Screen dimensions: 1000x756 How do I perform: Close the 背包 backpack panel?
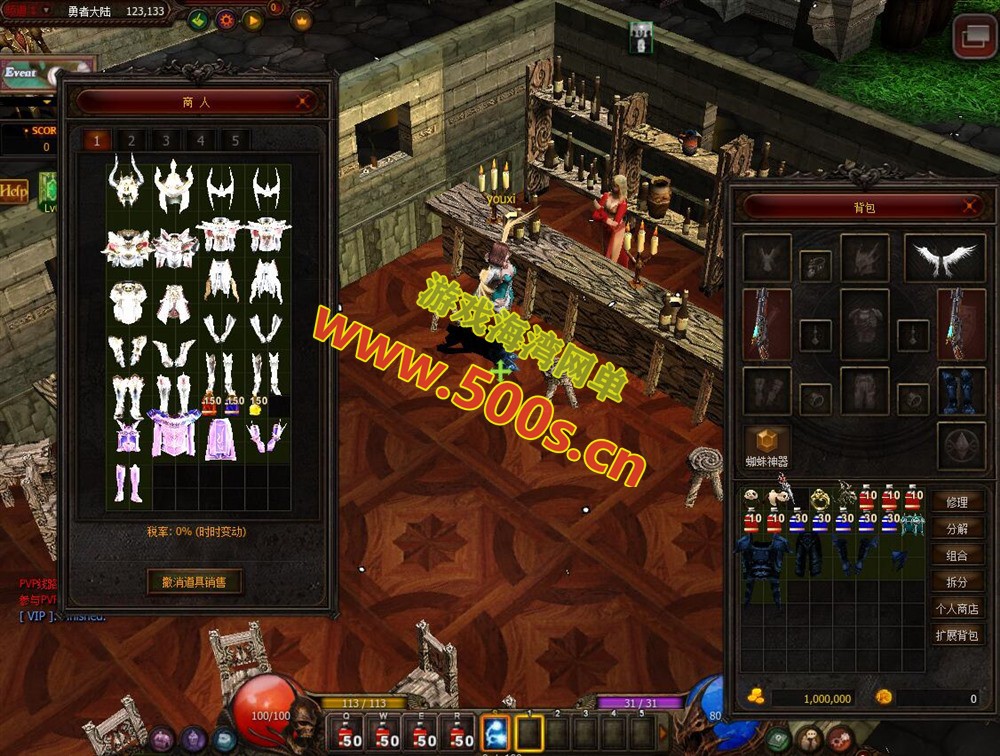tap(971, 206)
